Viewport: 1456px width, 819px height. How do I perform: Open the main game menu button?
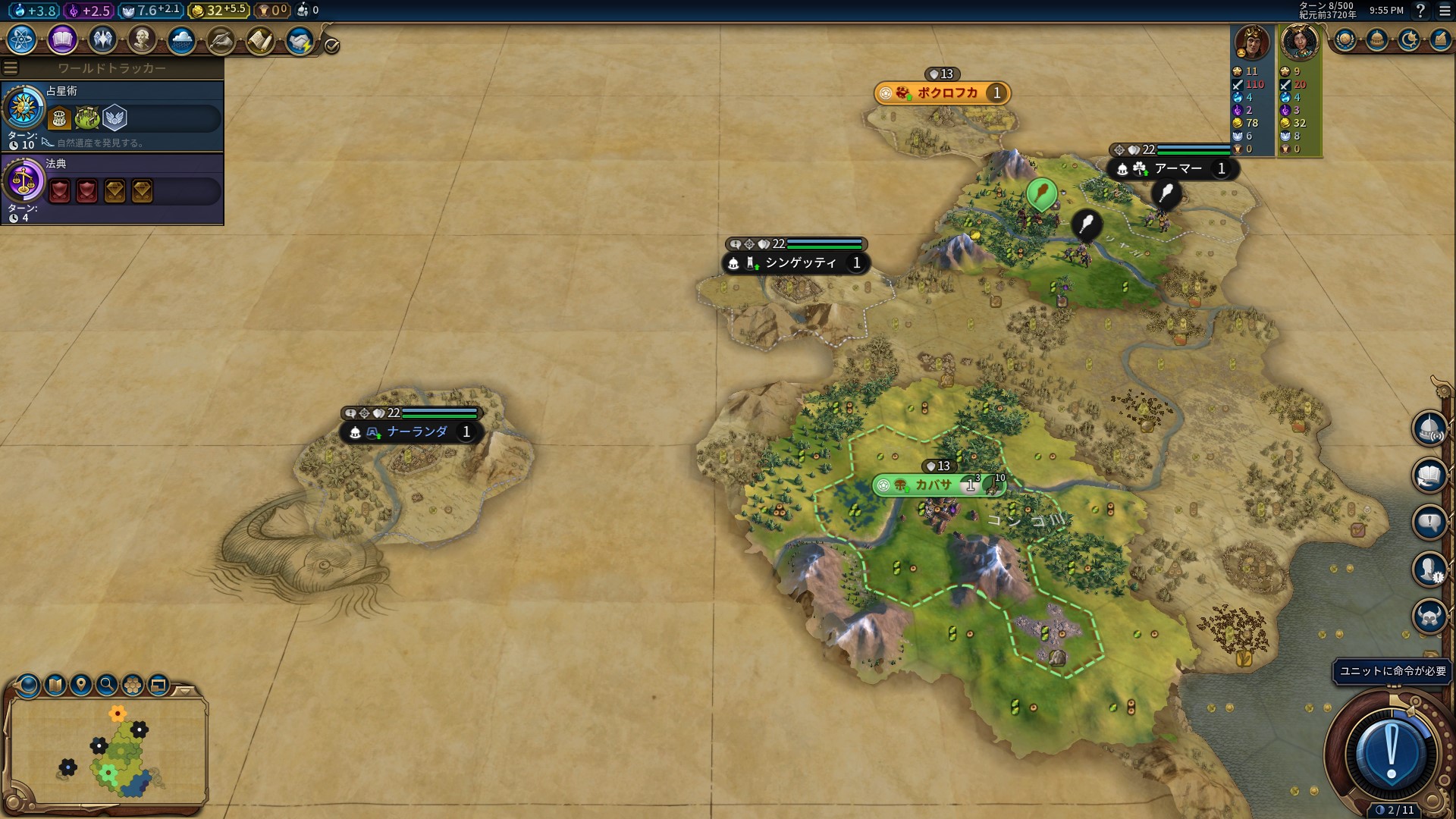tap(1444, 11)
